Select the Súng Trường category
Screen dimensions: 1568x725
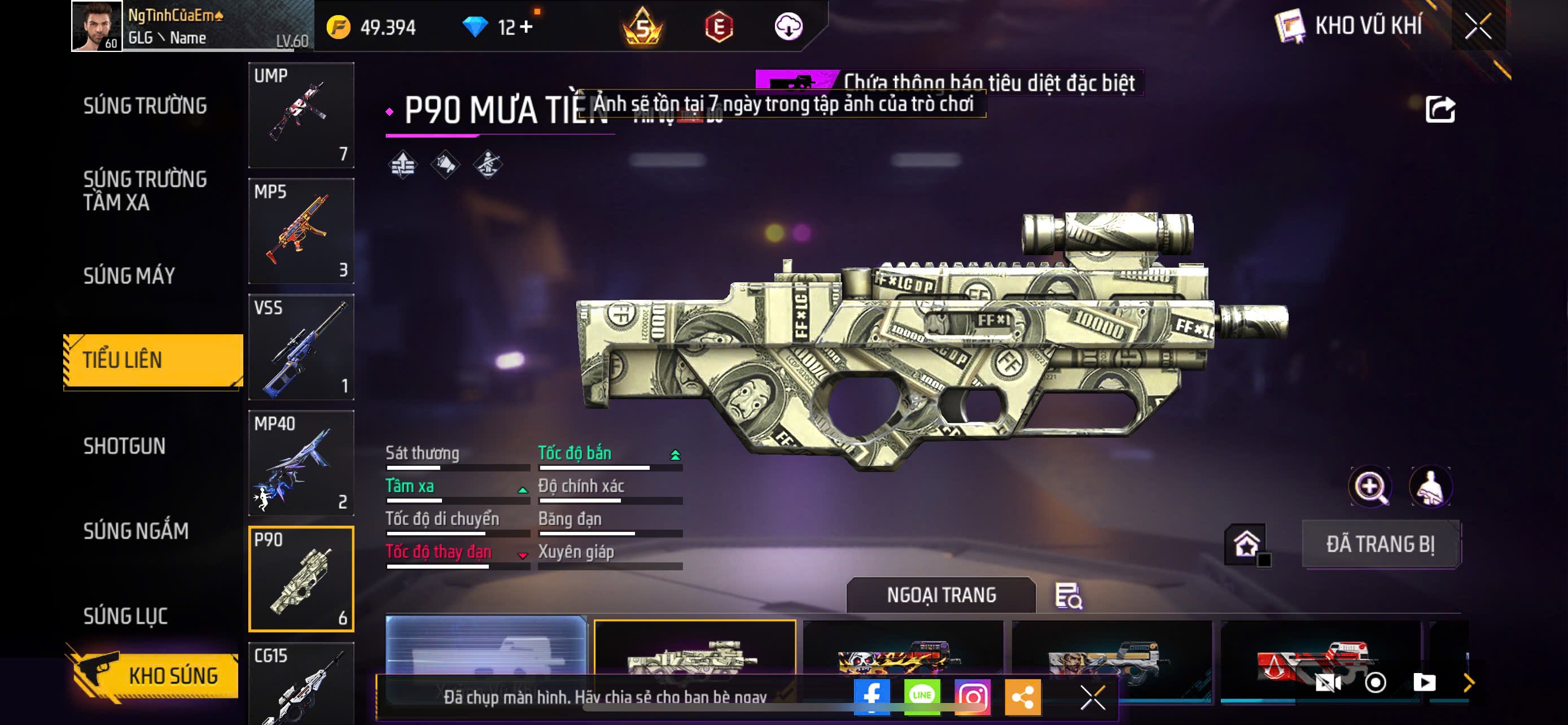click(145, 106)
